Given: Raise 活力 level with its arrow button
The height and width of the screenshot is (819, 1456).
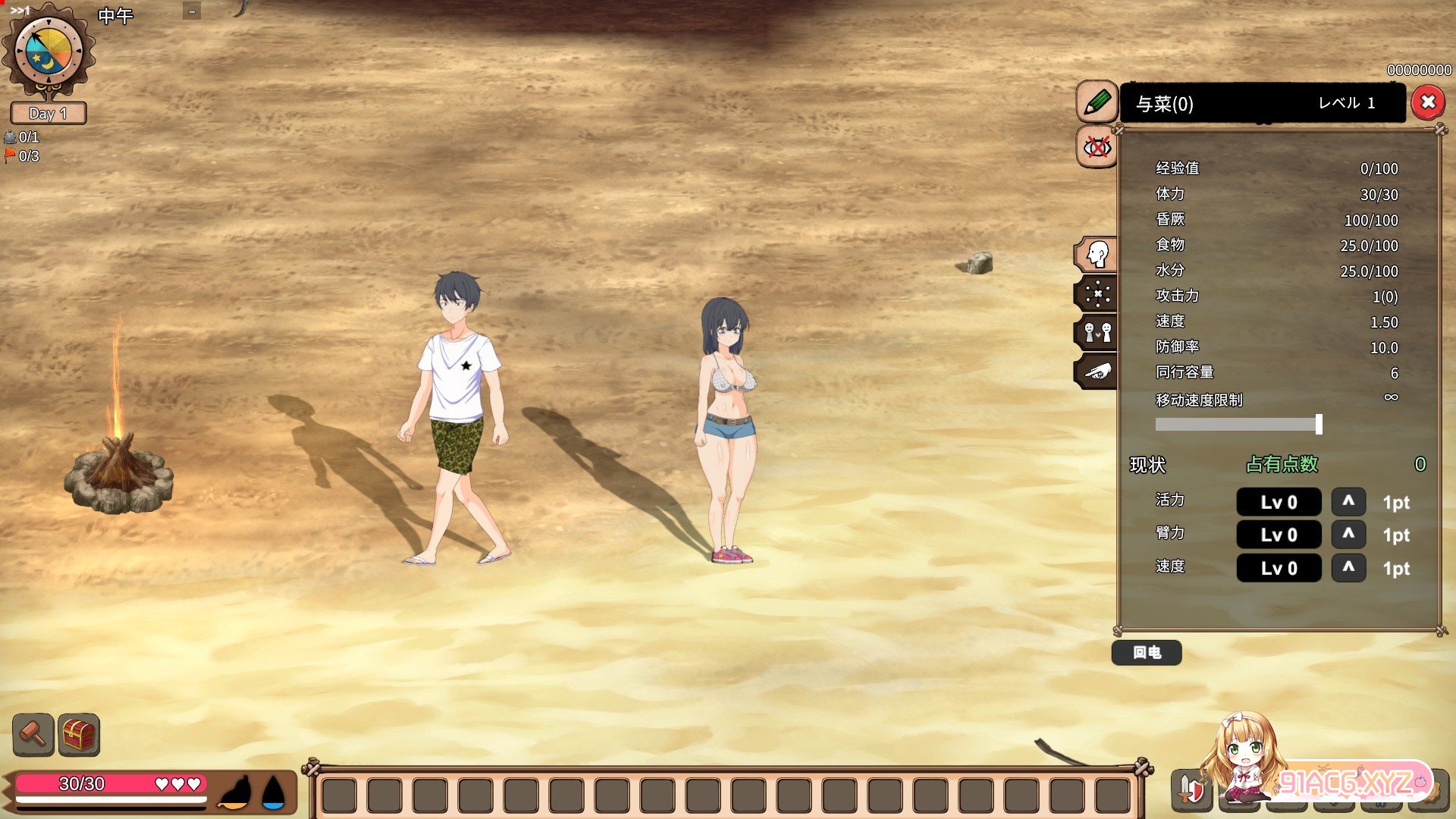Looking at the screenshot, I should (1348, 501).
